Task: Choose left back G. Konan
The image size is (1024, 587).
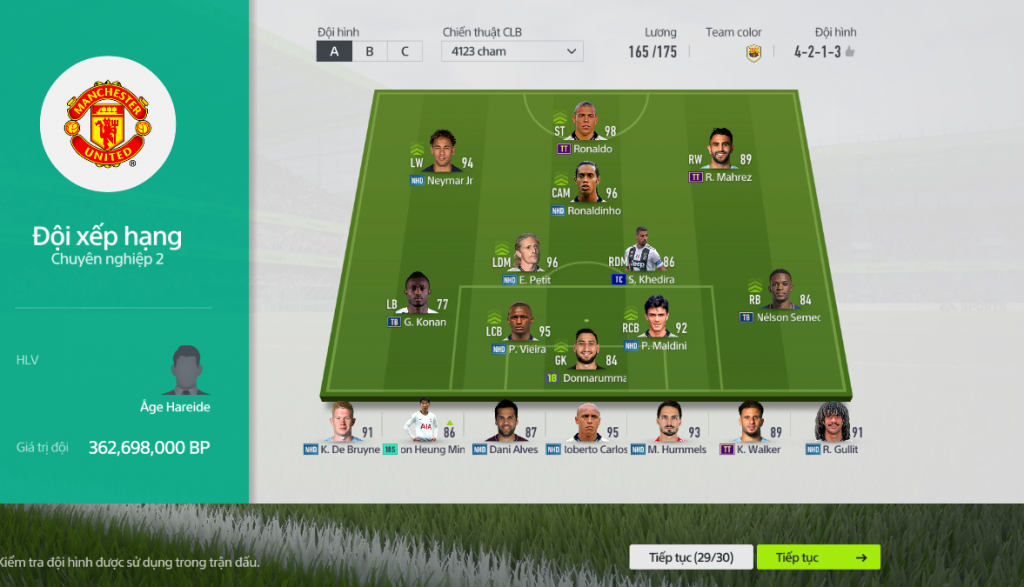Action: click(419, 295)
